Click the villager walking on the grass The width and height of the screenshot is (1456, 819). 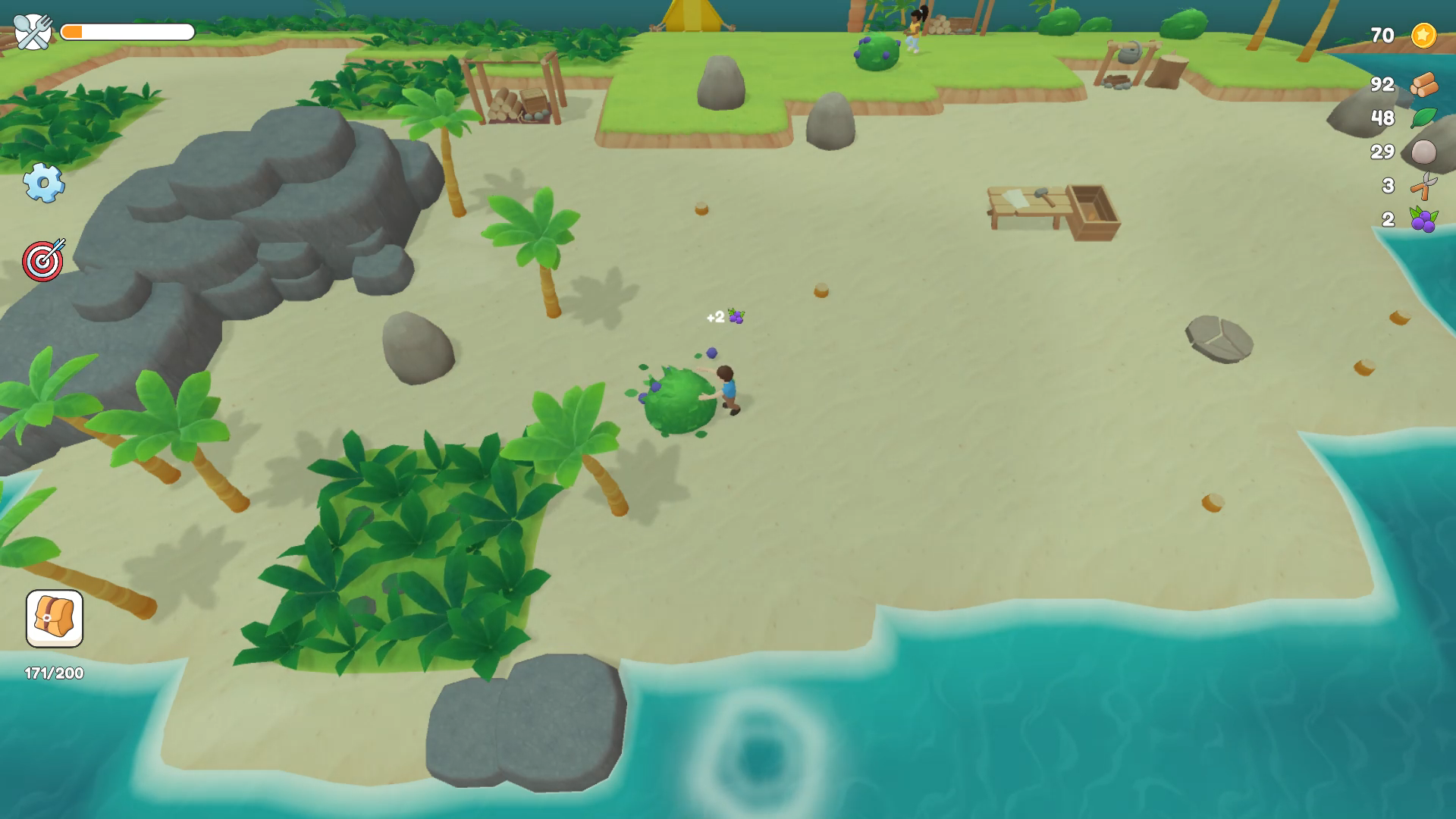pyautogui.click(x=912, y=27)
